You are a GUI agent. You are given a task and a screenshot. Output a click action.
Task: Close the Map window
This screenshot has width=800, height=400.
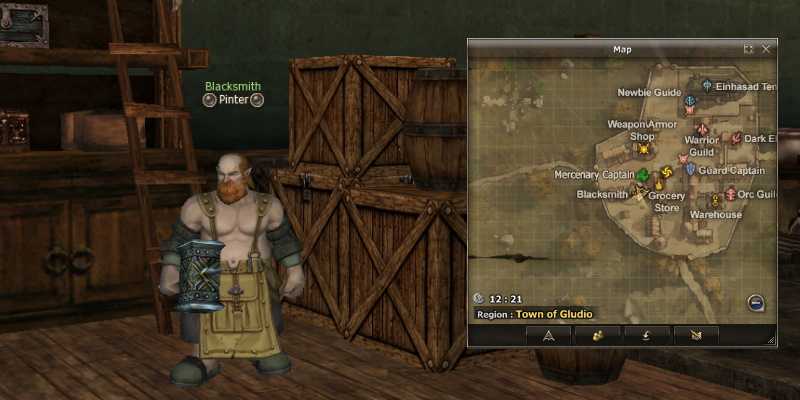[766, 48]
